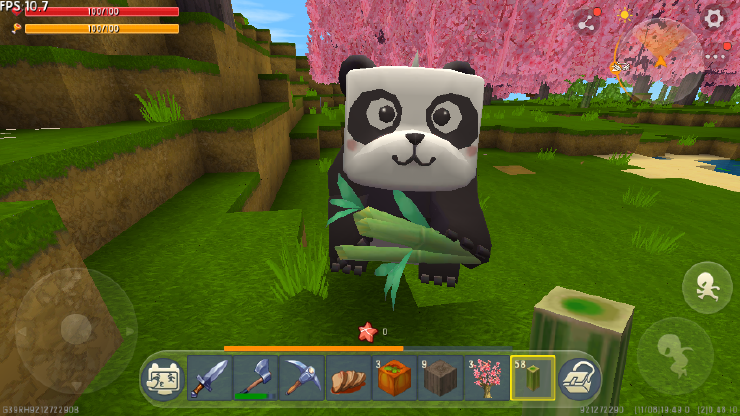Pick the dark stone block slot
Viewport: 740px width, 416px height.
pos(440,378)
